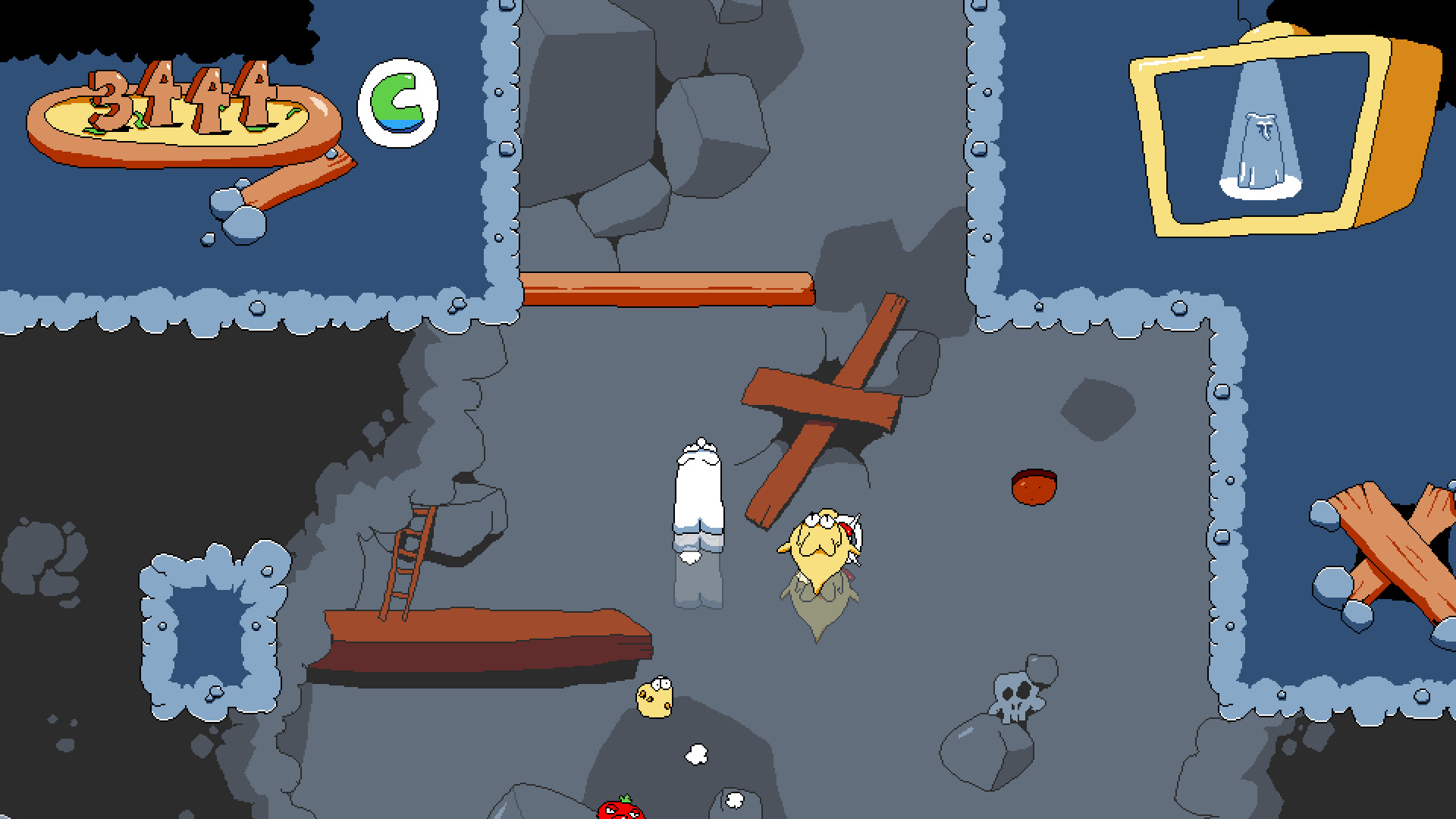Click the long brown wooden shelf

pyautogui.click(x=485, y=629)
